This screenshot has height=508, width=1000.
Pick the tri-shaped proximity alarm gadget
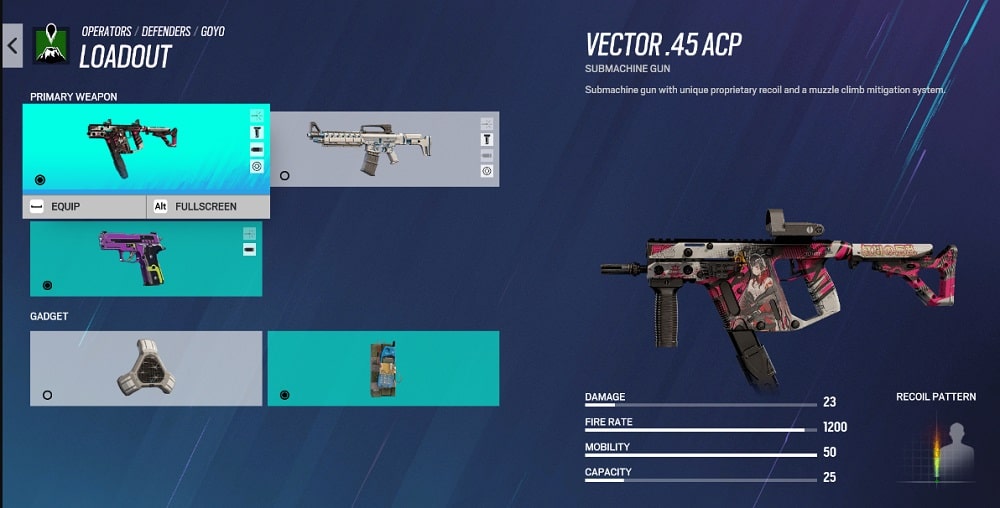[x=146, y=368]
